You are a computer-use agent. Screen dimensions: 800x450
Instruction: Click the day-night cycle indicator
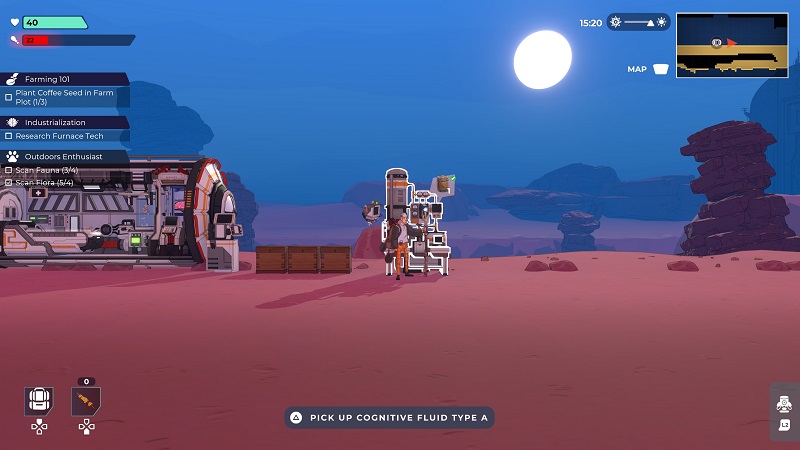[x=638, y=22]
